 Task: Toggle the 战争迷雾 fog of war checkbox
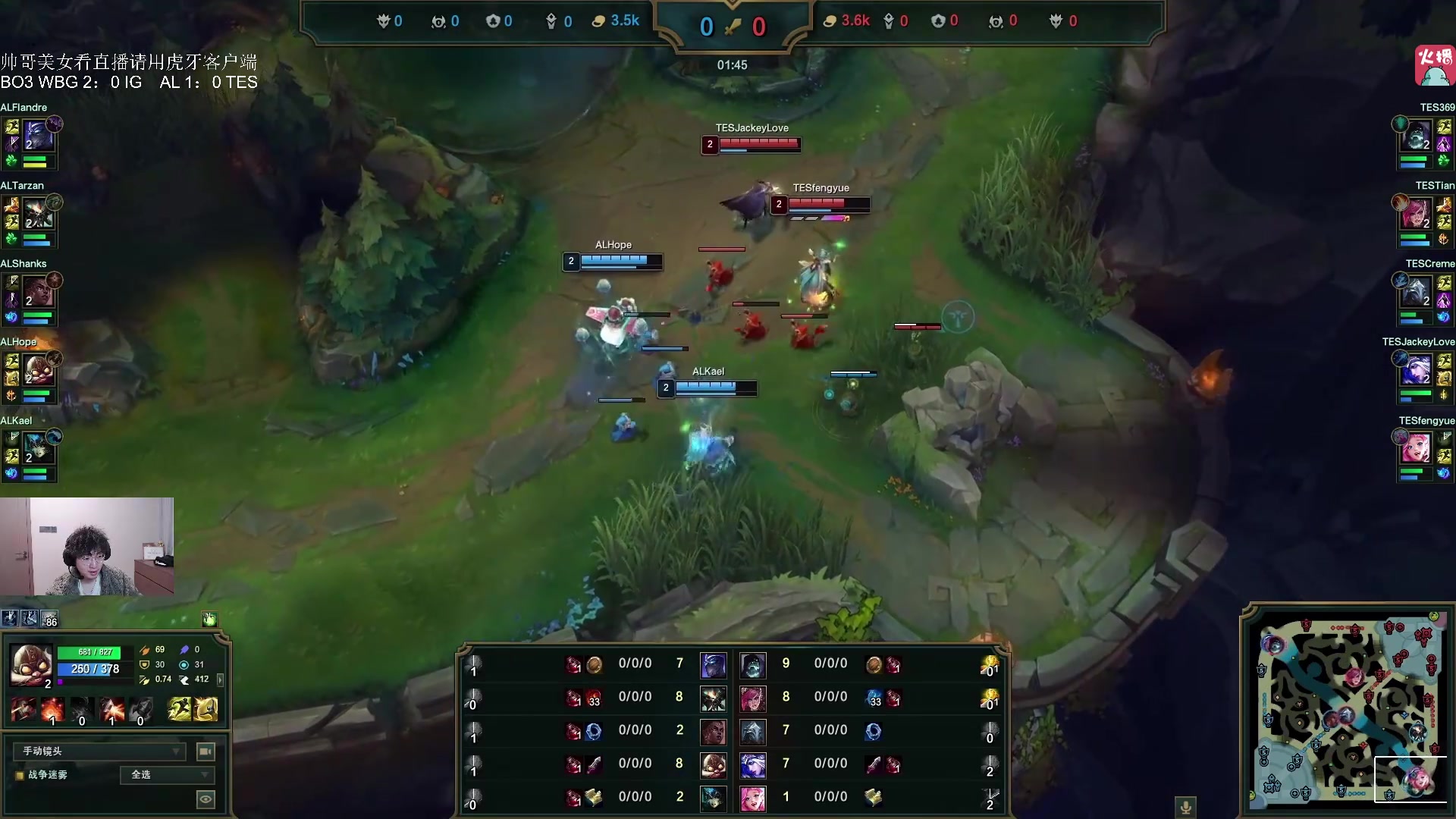[x=20, y=775]
